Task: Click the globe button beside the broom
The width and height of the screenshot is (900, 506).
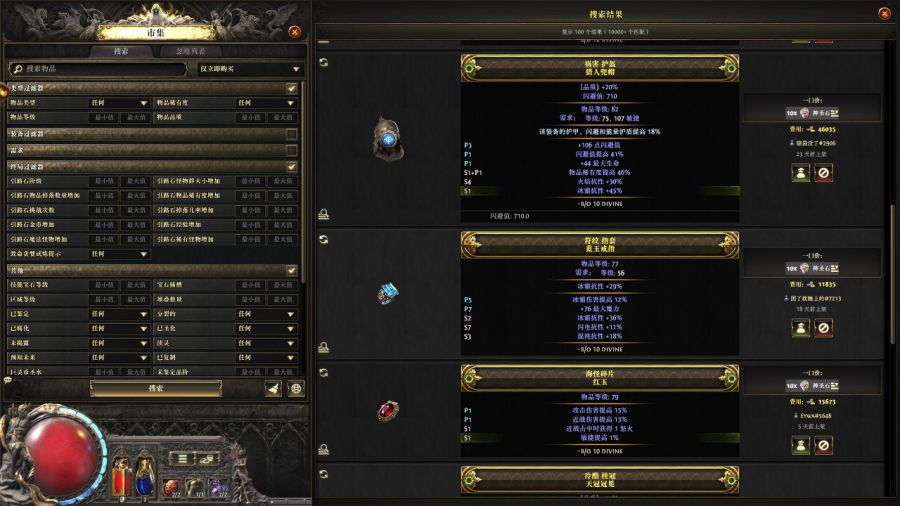Action: [x=296, y=389]
